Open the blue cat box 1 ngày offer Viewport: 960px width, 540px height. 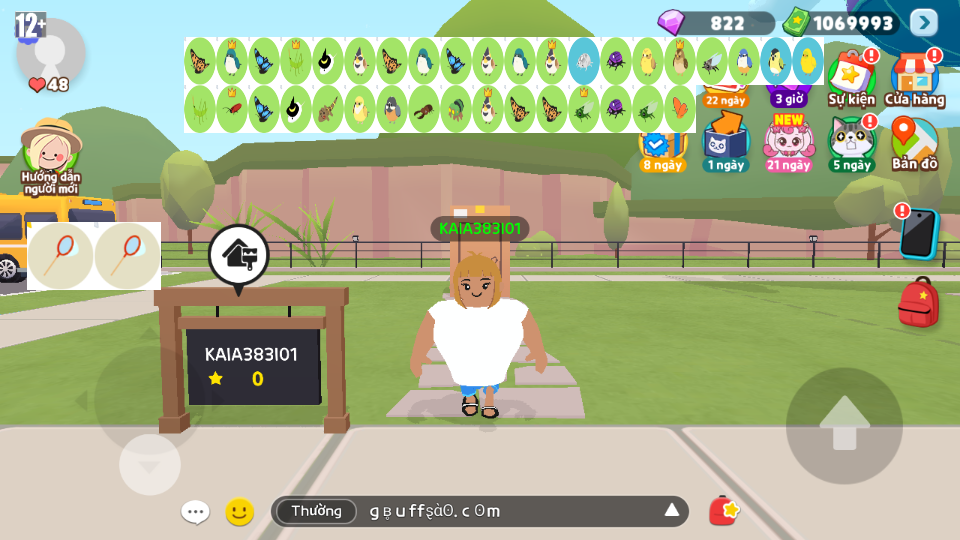pyautogui.click(x=725, y=143)
